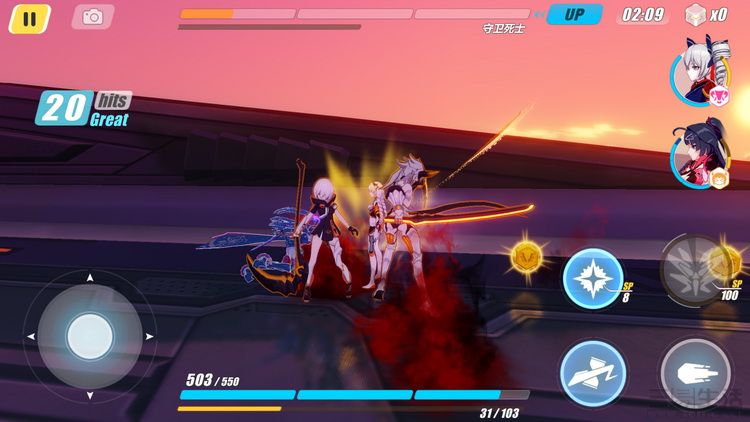Tap the virtual joystick center knob
The width and height of the screenshot is (750, 422).
point(90,336)
